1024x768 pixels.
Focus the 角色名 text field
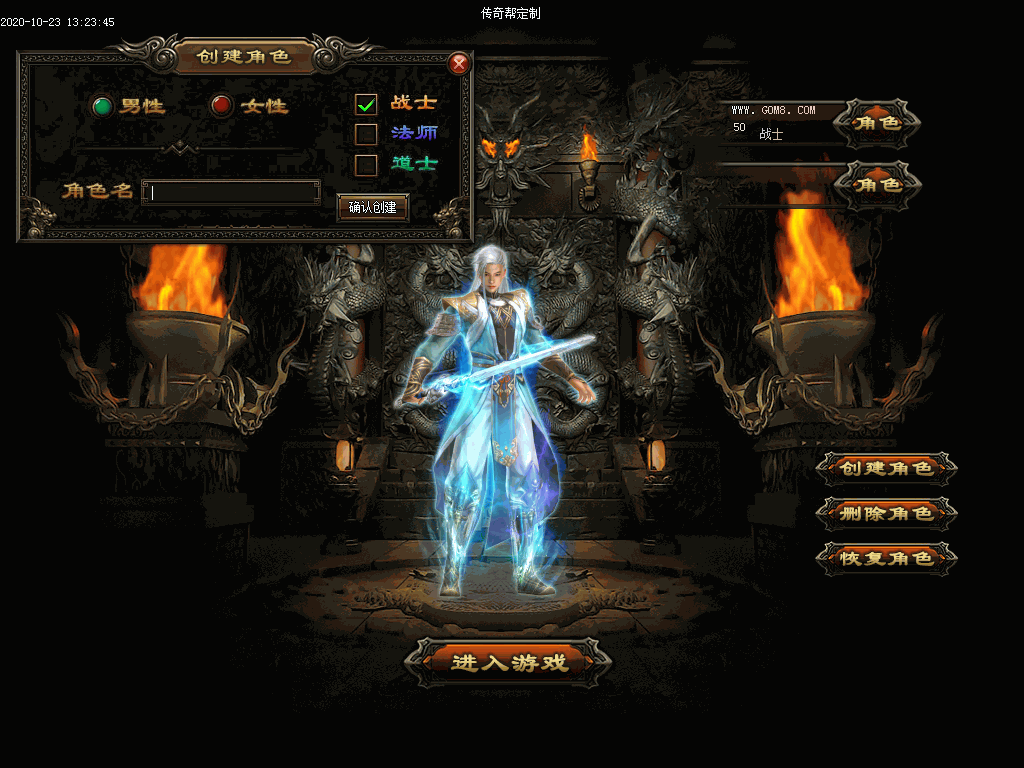pos(231,192)
